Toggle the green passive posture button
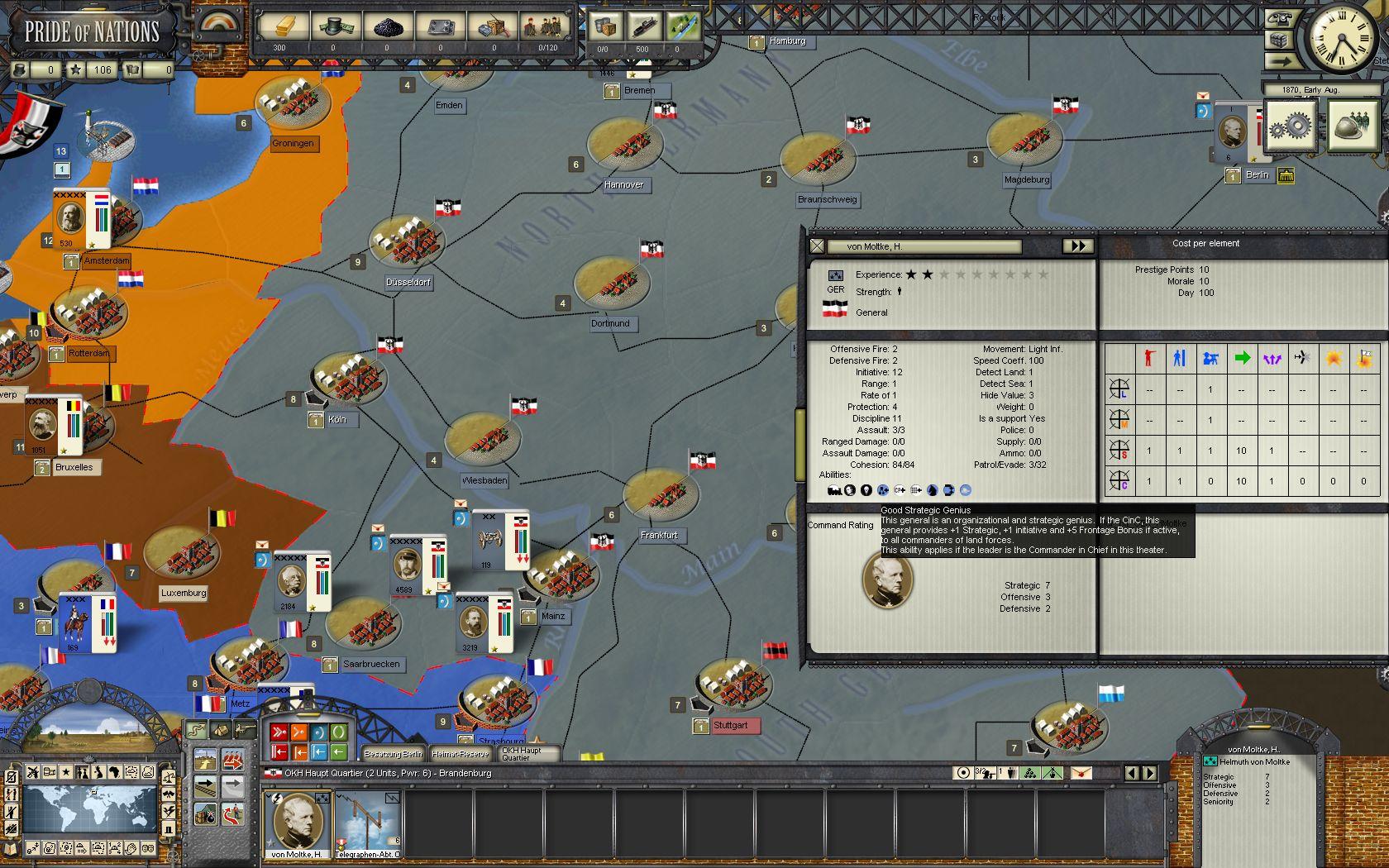The image size is (1389, 868). click(337, 732)
